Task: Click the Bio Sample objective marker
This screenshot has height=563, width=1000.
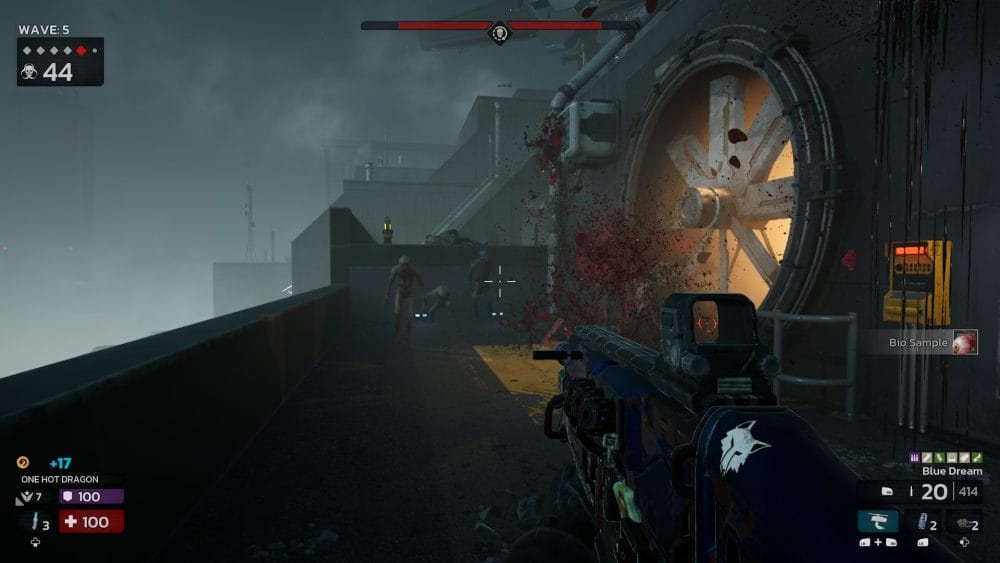Action: point(964,343)
